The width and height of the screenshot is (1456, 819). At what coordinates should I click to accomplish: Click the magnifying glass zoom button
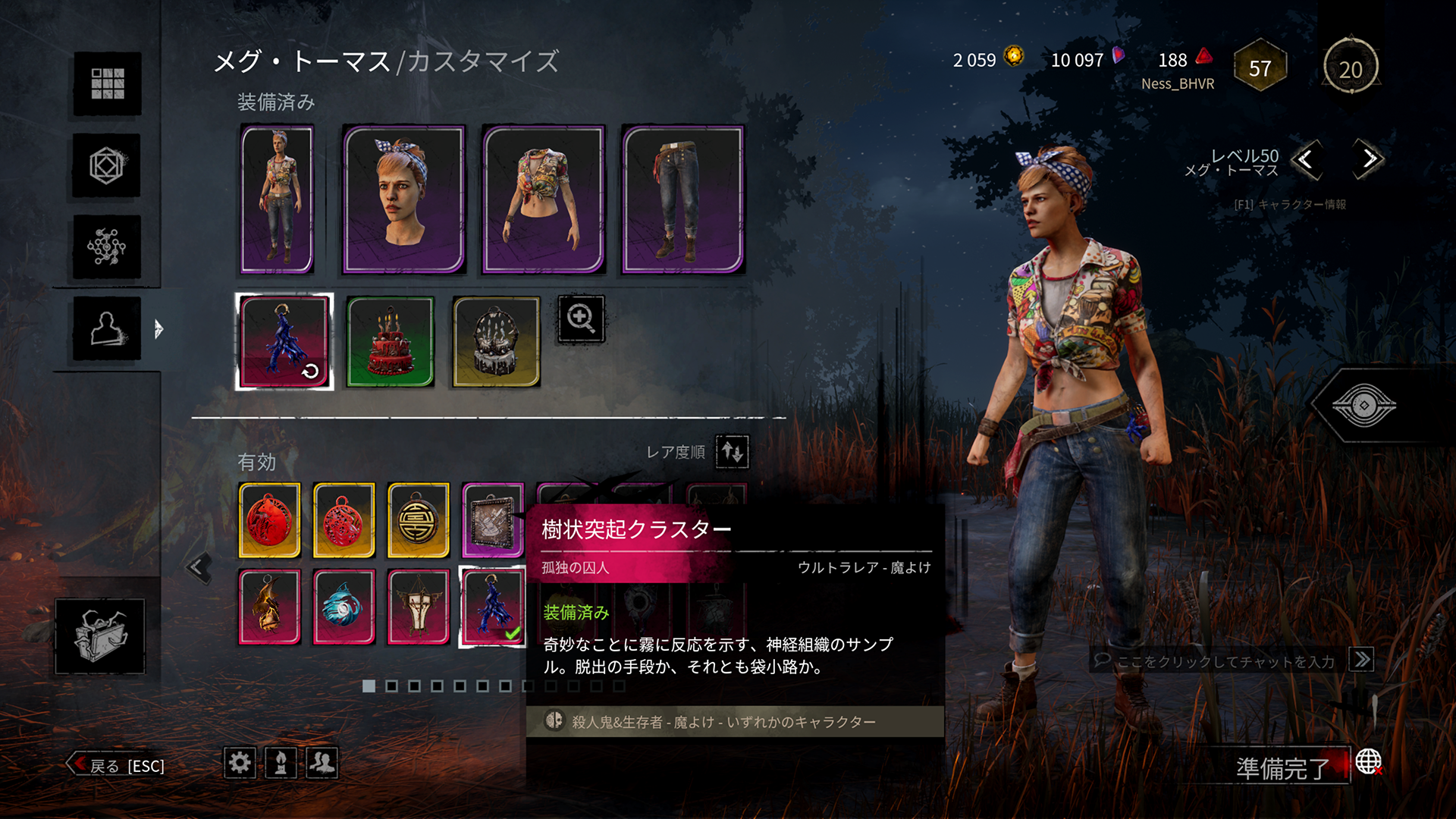(581, 318)
